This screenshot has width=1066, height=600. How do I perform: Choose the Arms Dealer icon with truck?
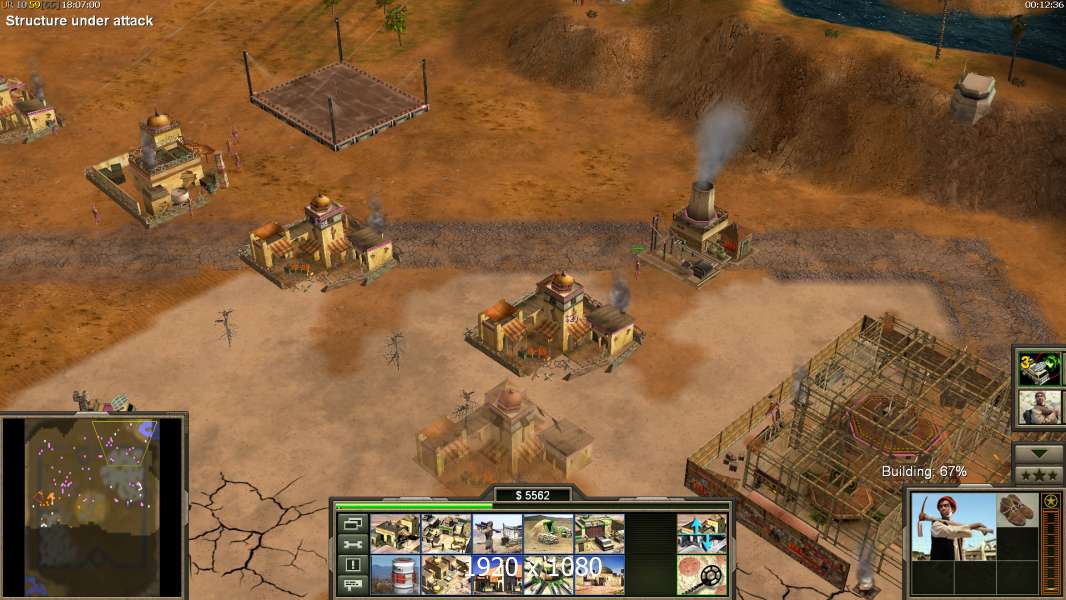tap(599, 534)
